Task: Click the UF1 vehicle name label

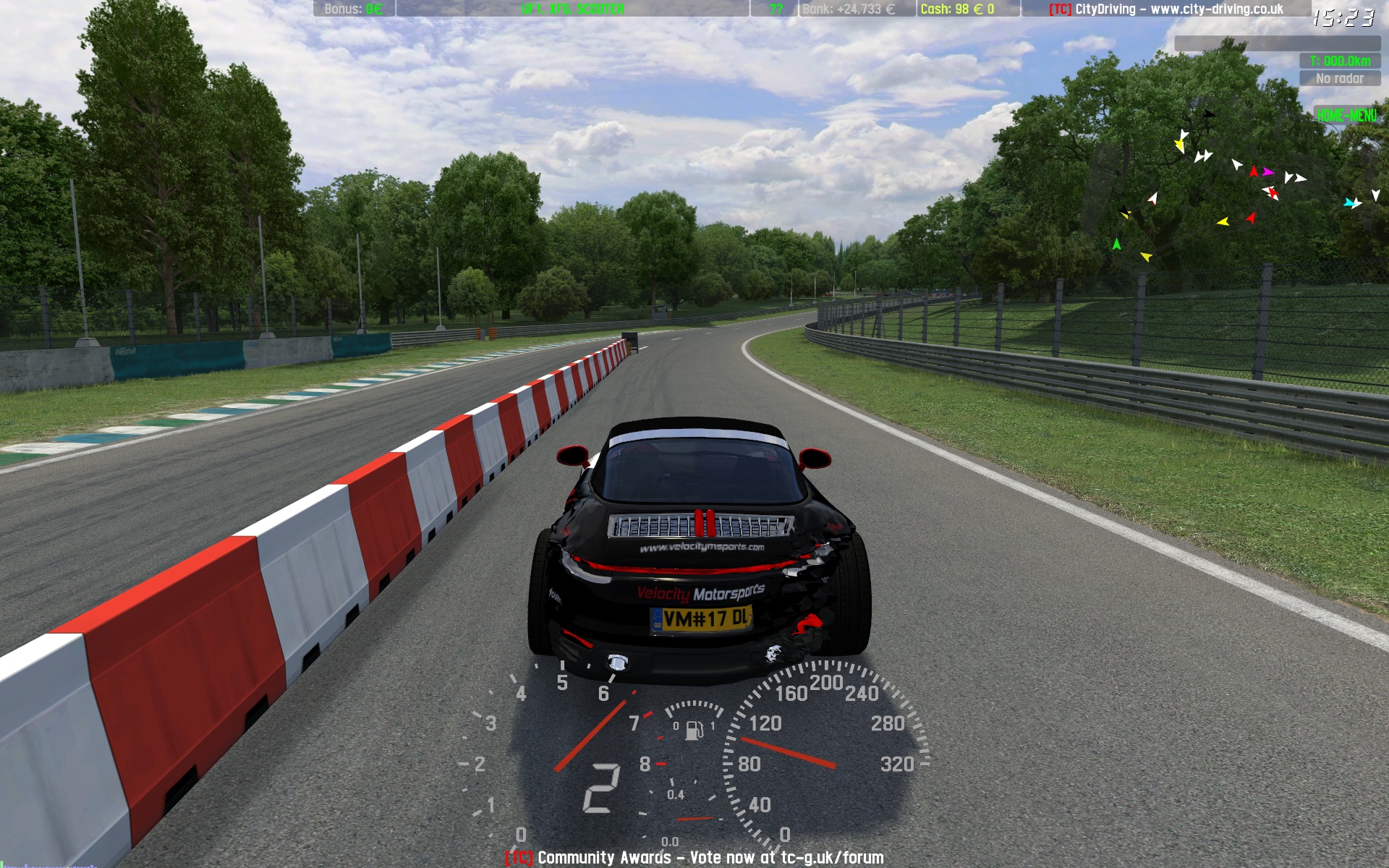Action: point(572,9)
